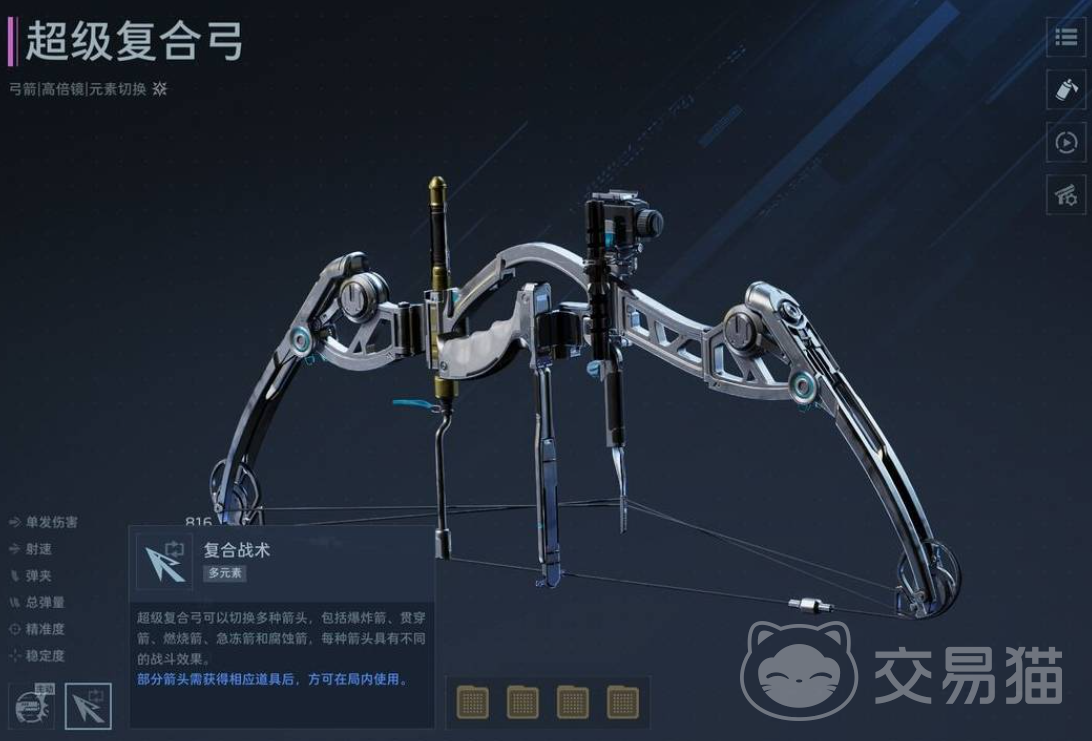
Task: Play the weapon preview video
Action: pyautogui.click(x=1065, y=144)
